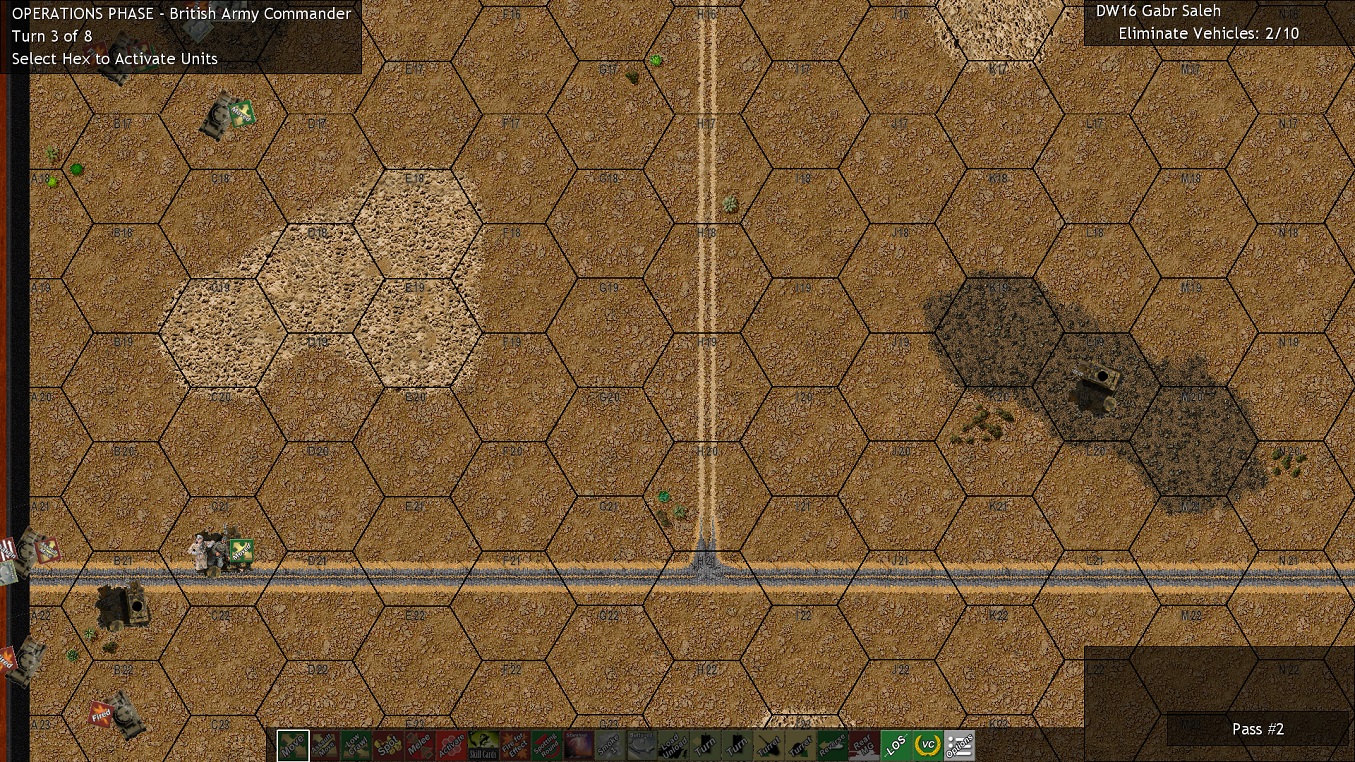Activate the Low Crawl icon
The image size is (1355, 762).
(357, 745)
